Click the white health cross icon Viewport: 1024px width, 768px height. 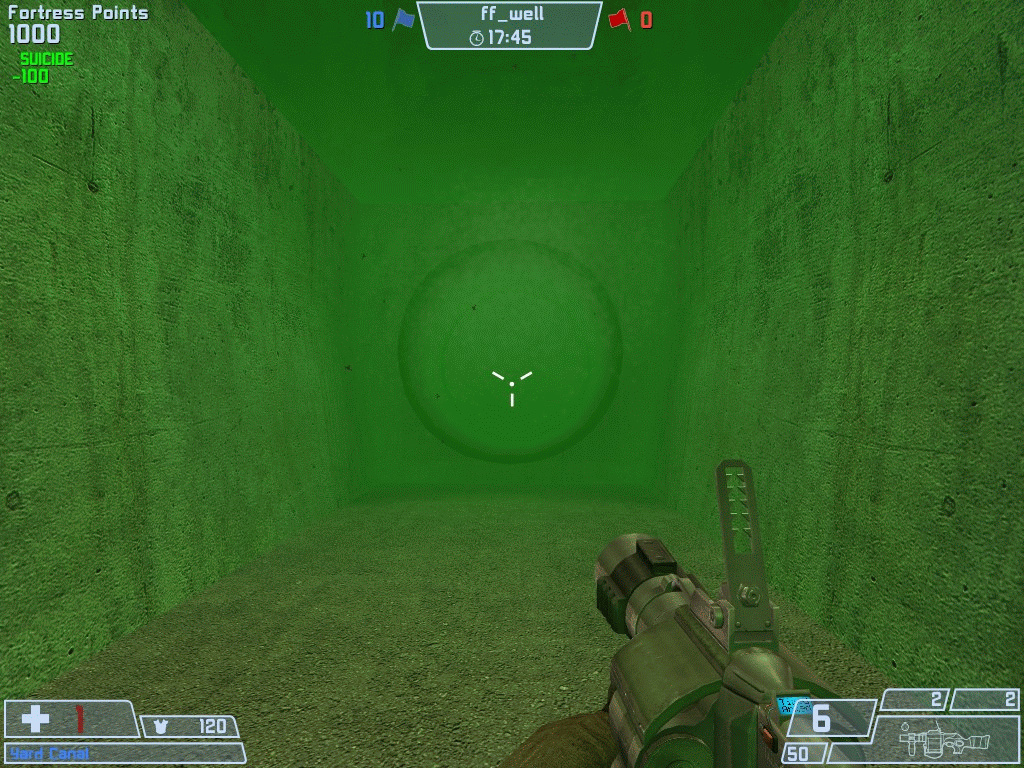click(x=36, y=718)
